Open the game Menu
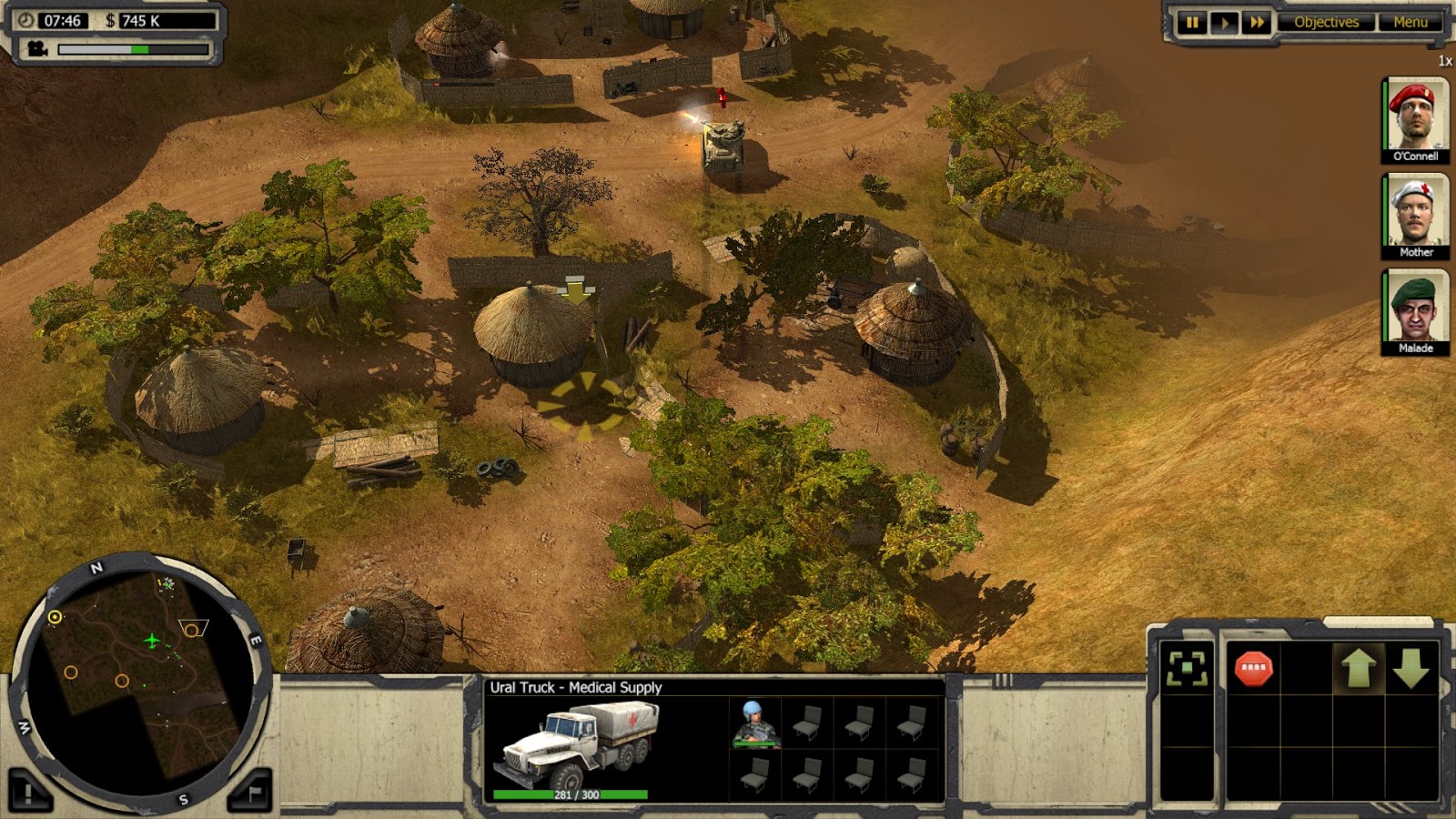The height and width of the screenshot is (819, 1456). click(x=1410, y=21)
